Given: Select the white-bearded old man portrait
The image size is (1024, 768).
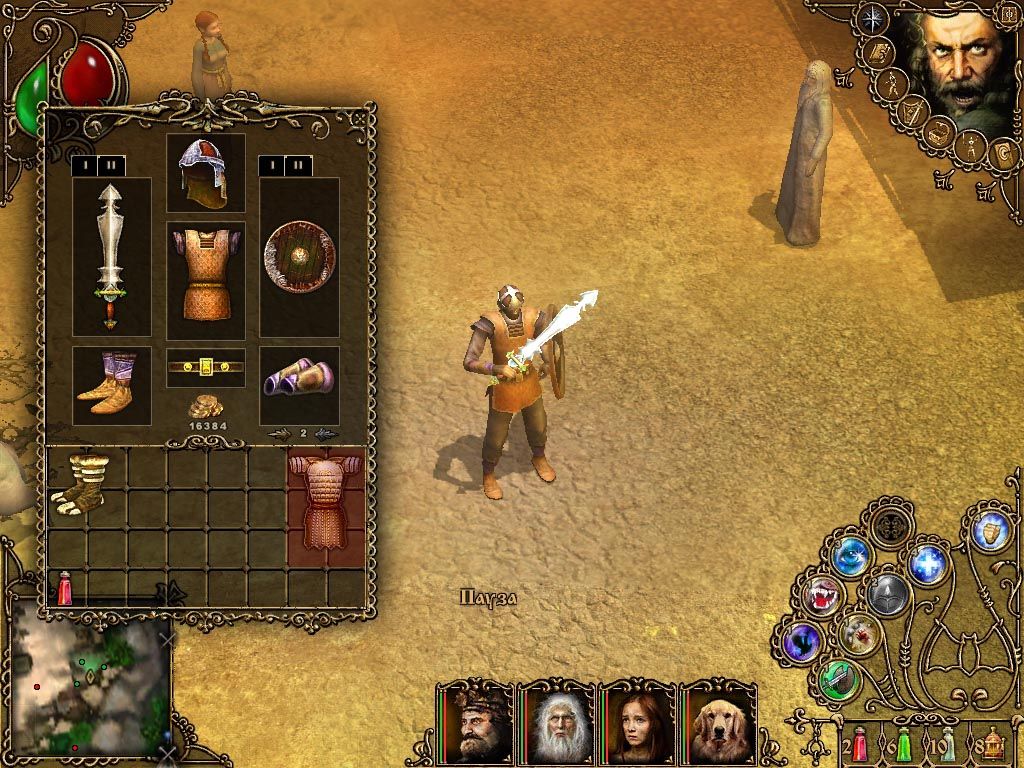Looking at the screenshot, I should coord(556,722).
